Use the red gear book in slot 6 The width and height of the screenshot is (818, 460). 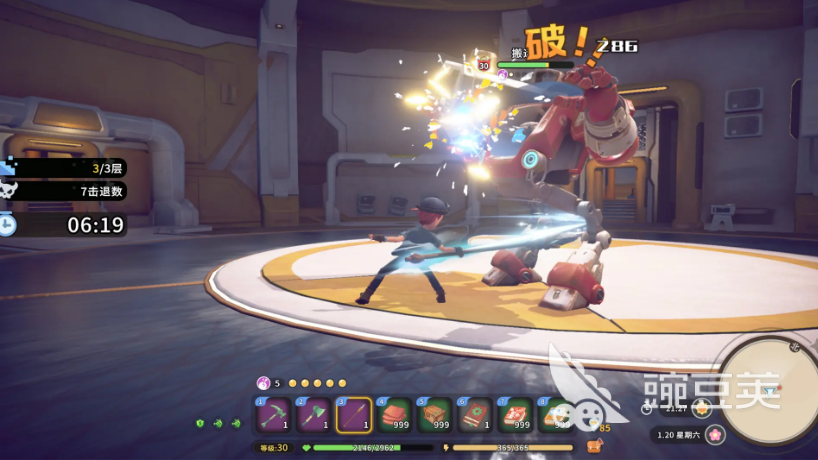pos(474,414)
